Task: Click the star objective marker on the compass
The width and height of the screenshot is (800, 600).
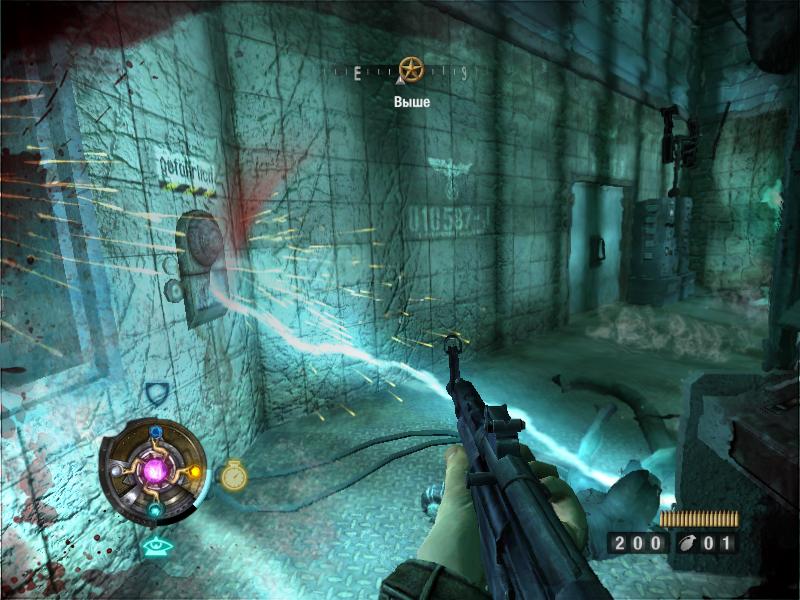Action: [x=409, y=69]
